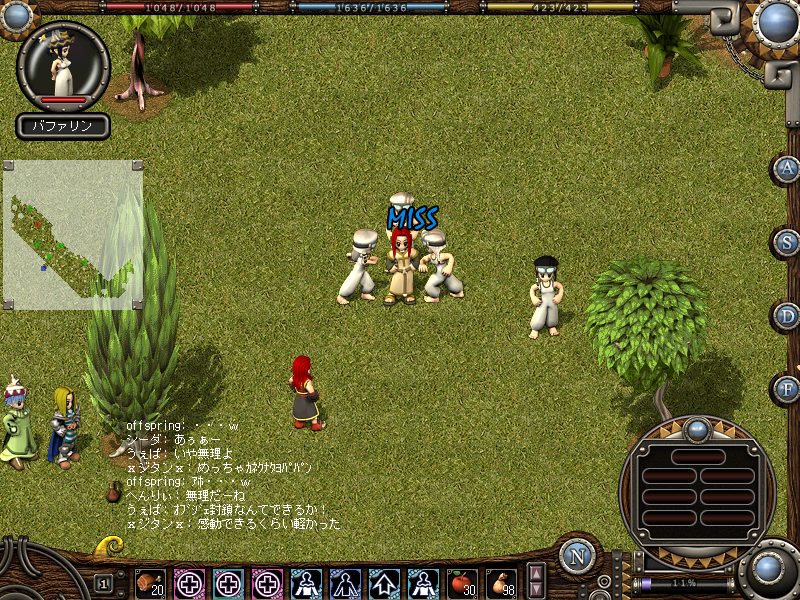This screenshot has width=800, height=600.
Task: Click the character portrait in the corner
Action: tap(63, 64)
